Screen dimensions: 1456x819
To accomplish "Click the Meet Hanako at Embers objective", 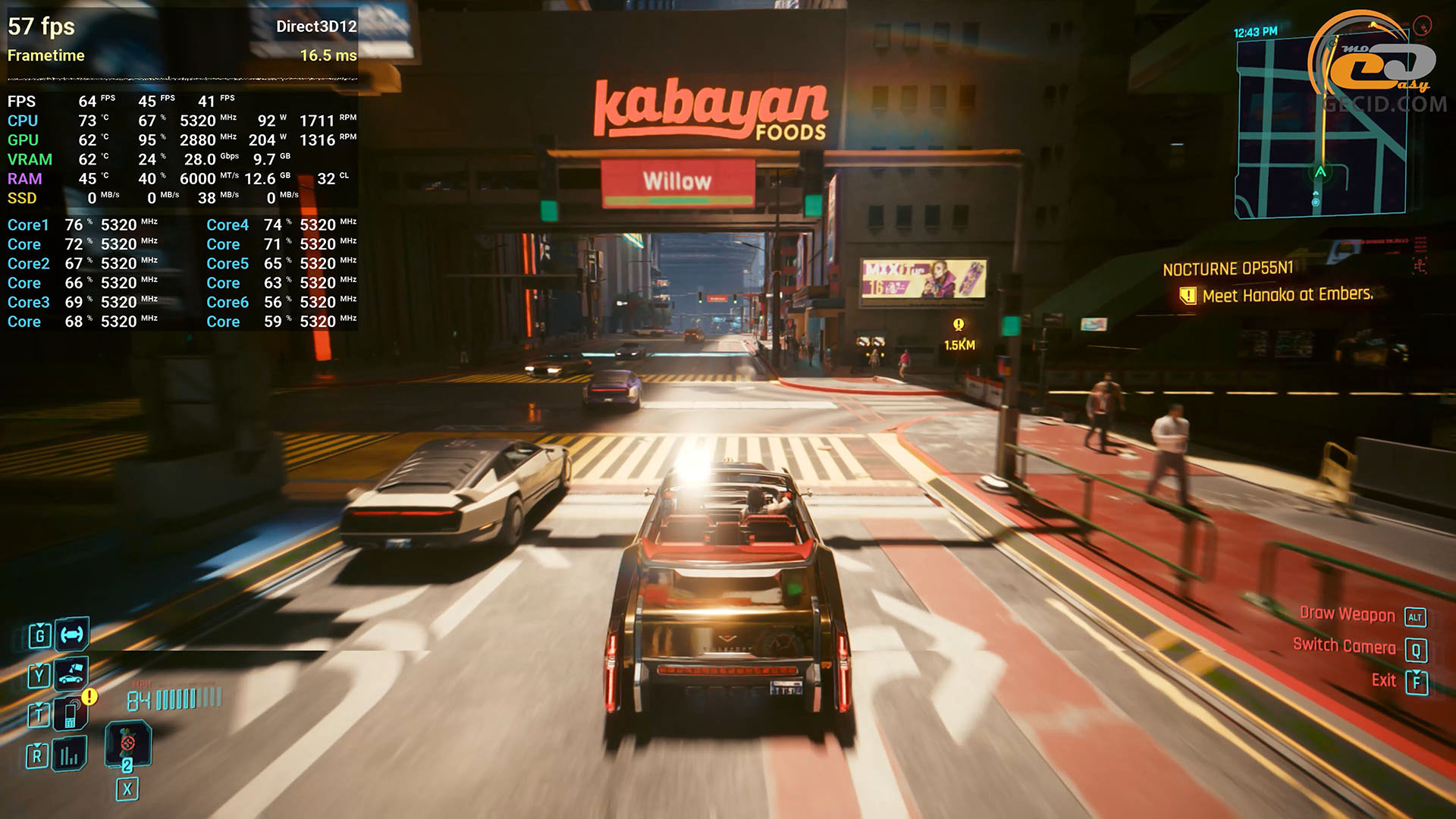I will [1287, 295].
